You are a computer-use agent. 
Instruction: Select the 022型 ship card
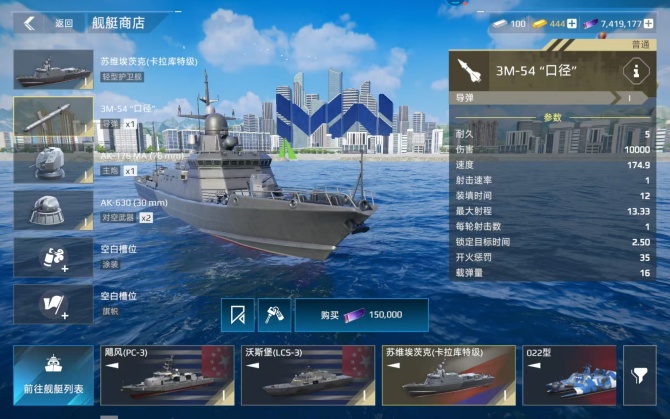point(568,375)
